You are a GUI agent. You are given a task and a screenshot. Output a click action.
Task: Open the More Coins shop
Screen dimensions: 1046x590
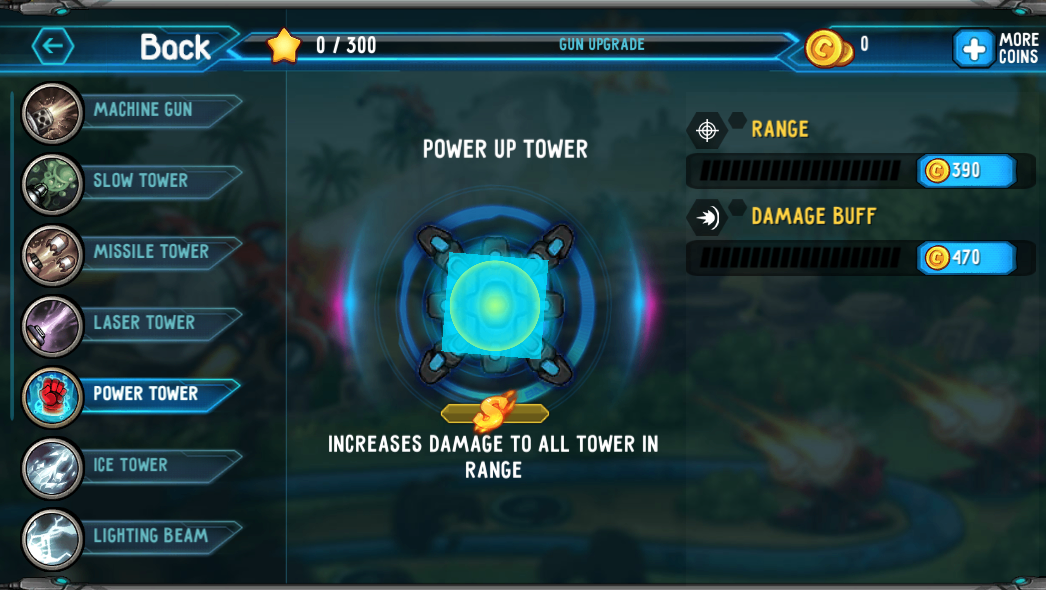click(995, 47)
